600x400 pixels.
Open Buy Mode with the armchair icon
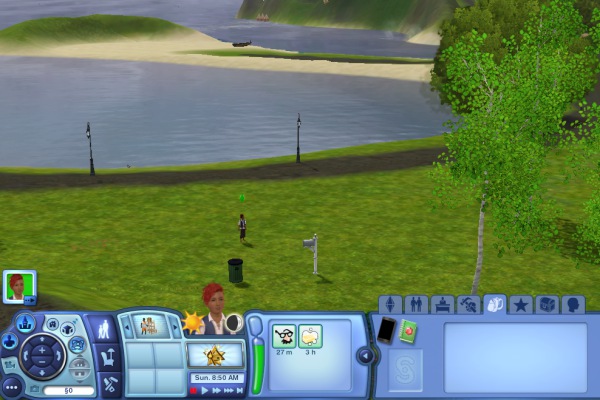pos(109,355)
